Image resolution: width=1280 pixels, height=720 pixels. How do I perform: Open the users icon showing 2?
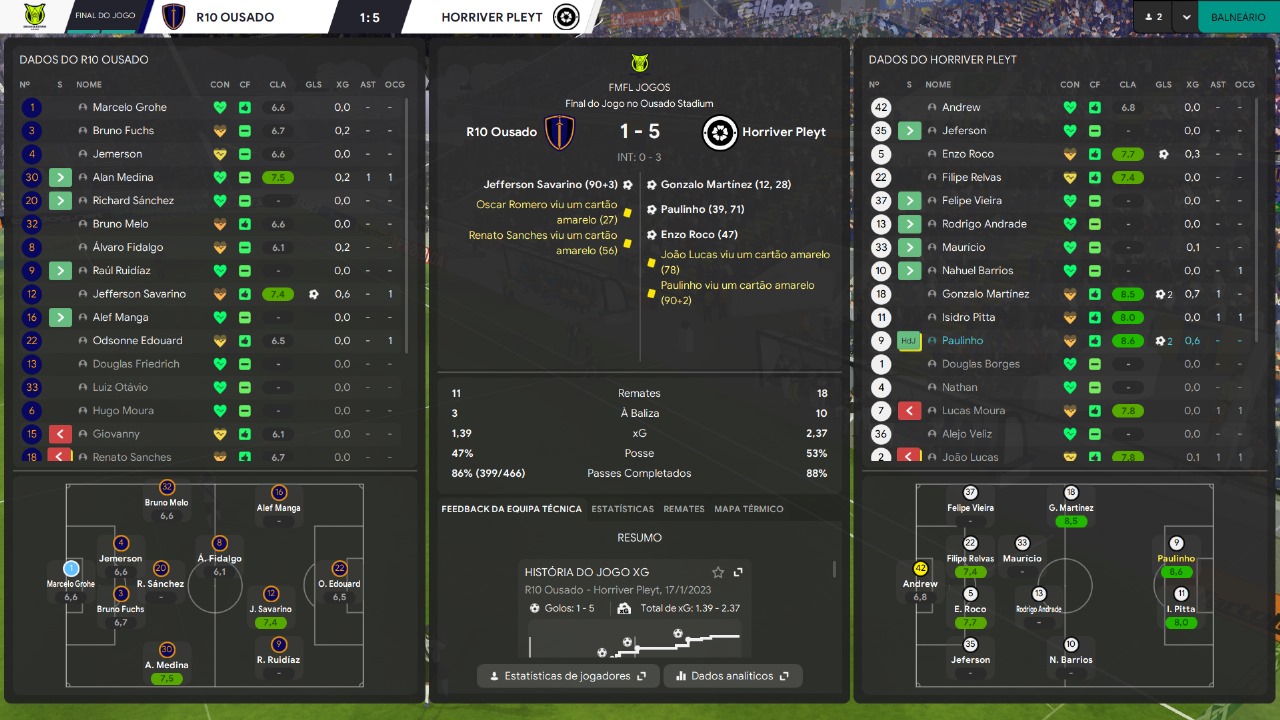pos(1153,17)
